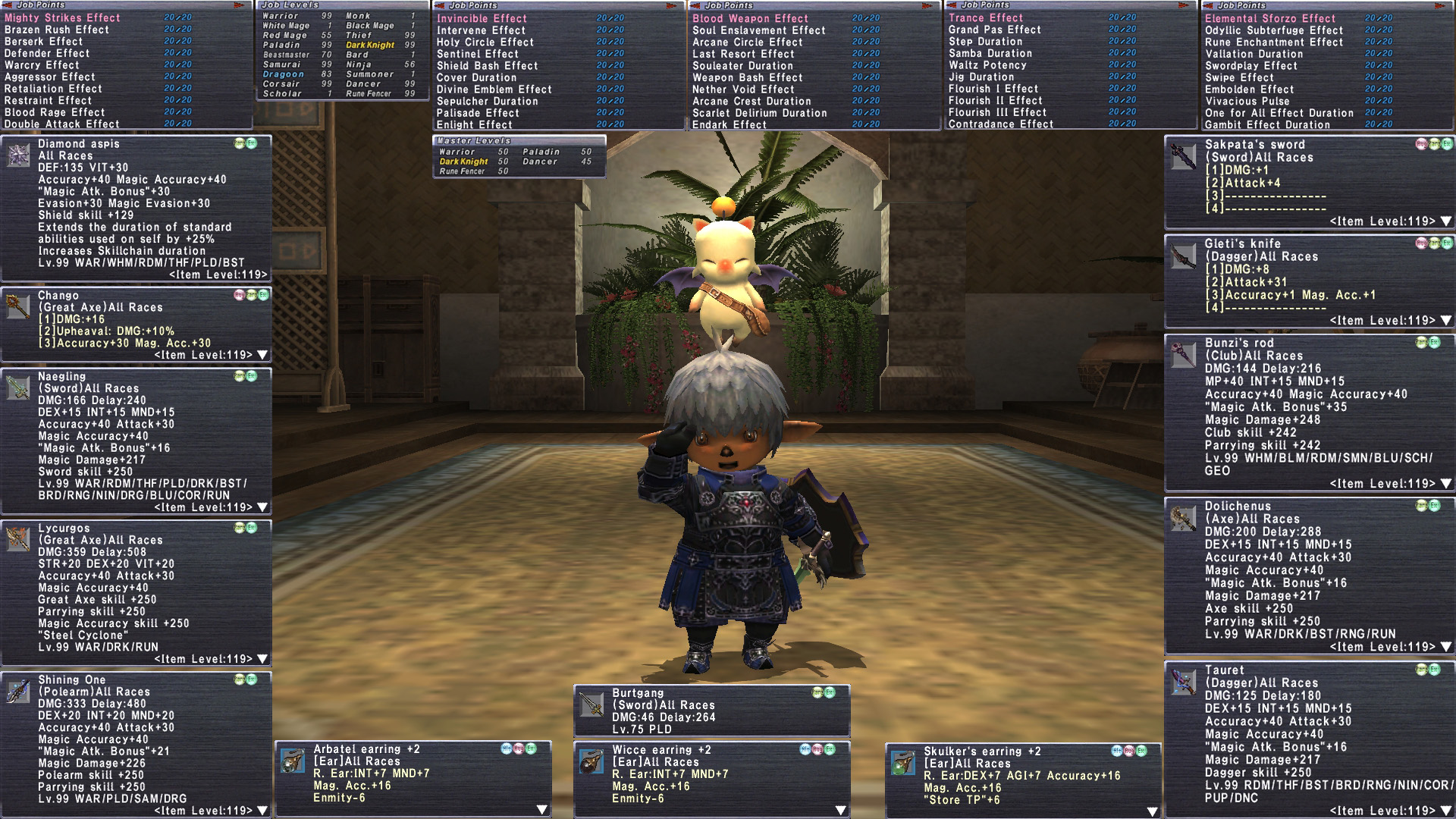Click the Wicce earring +2 icon
This screenshot has height=819, width=1456.
point(591,761)
